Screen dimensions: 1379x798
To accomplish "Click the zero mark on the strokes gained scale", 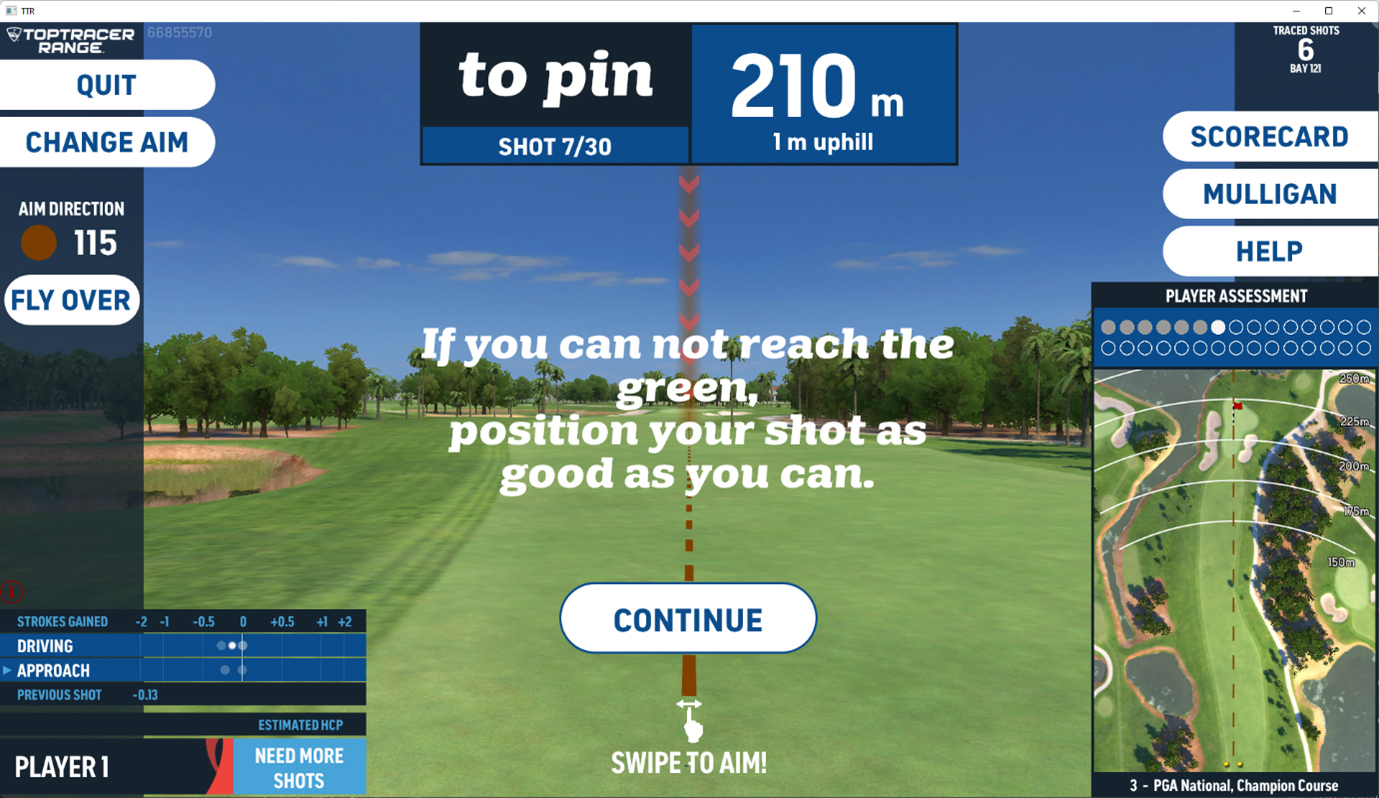I will 242,621.
